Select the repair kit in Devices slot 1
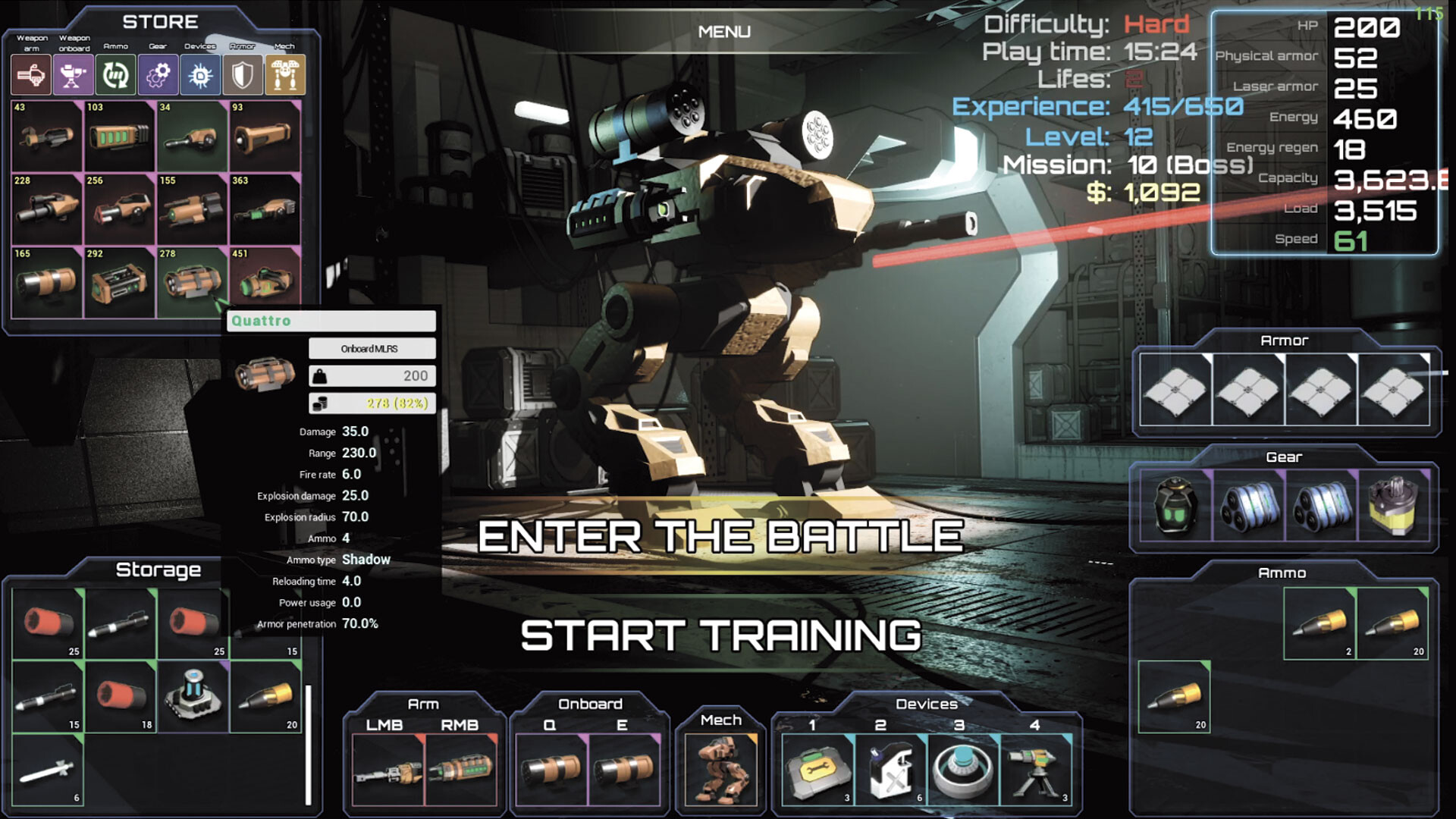The height and width of the screenshot is (819, 1456). 817,769
